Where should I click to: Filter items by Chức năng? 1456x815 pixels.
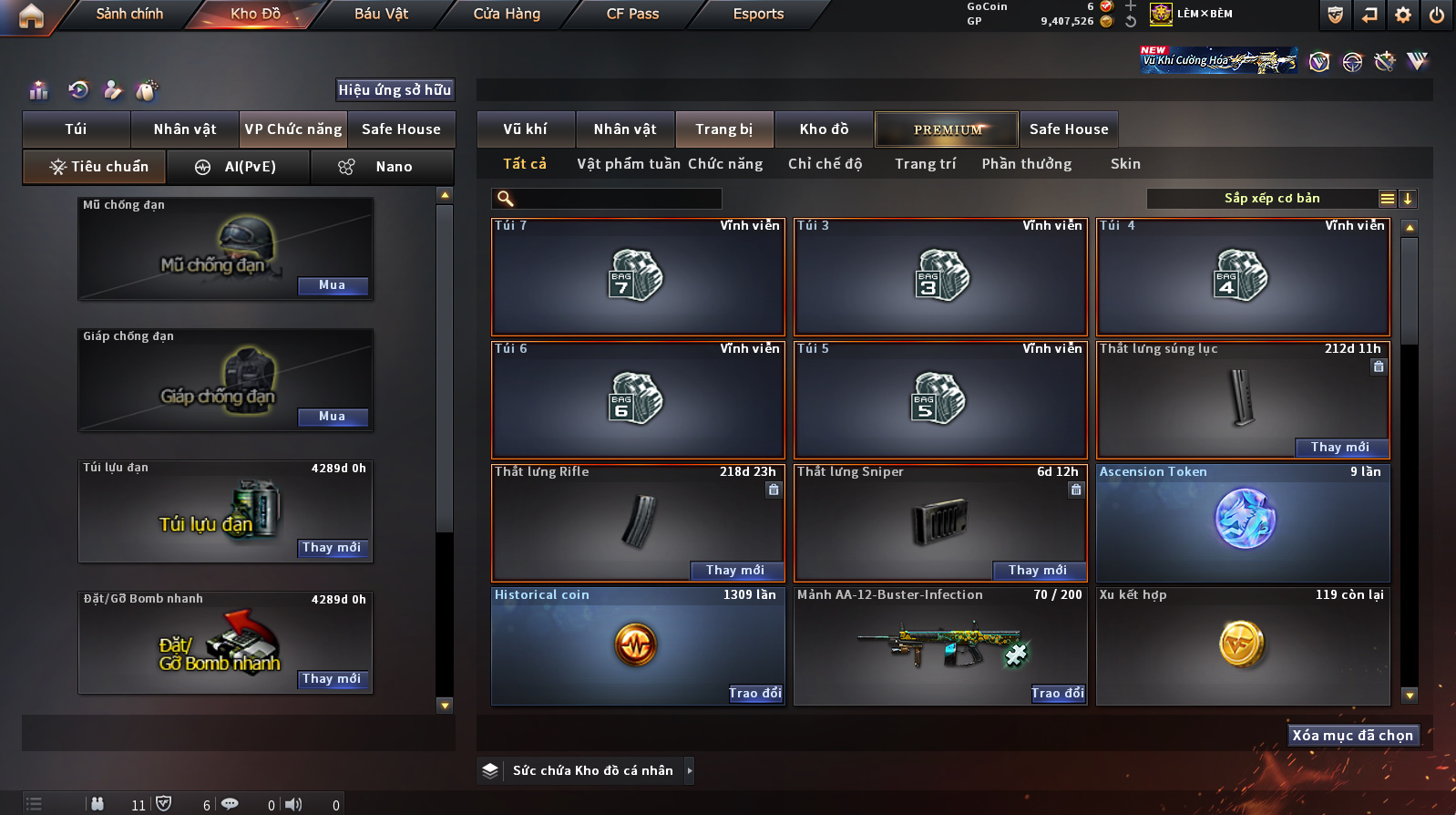pyautogui.click(x=725, y=164)
